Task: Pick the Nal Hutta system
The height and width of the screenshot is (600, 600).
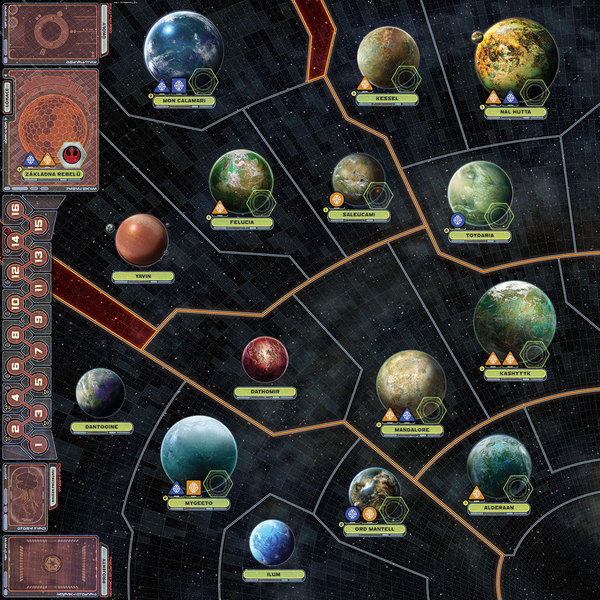Action: click(x=515, y=52)
